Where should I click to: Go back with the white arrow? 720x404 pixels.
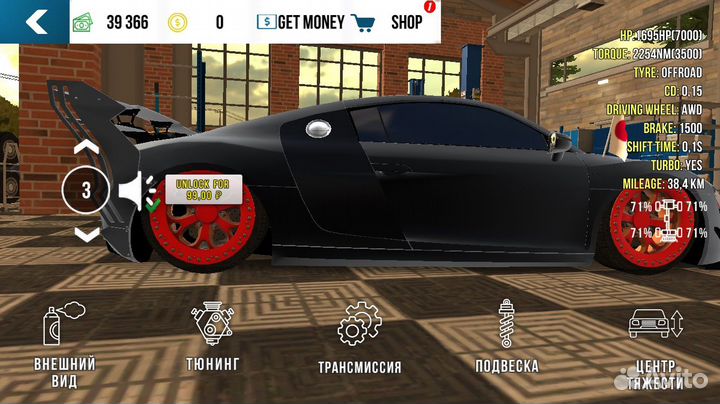[x=35, y=21]
